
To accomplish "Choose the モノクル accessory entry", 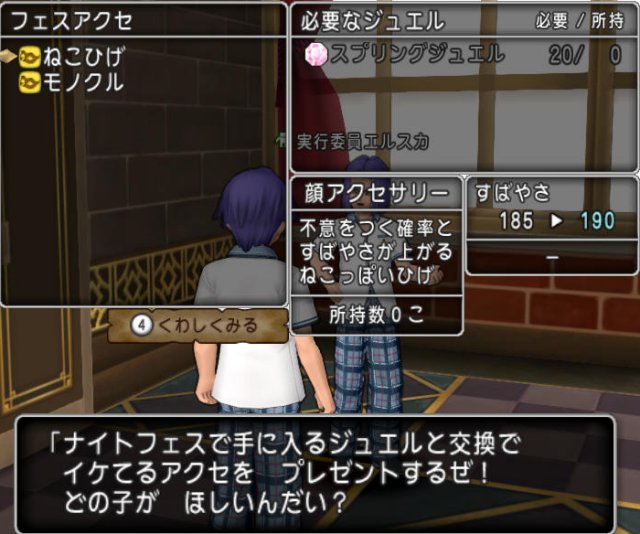I will coord(75,84).
